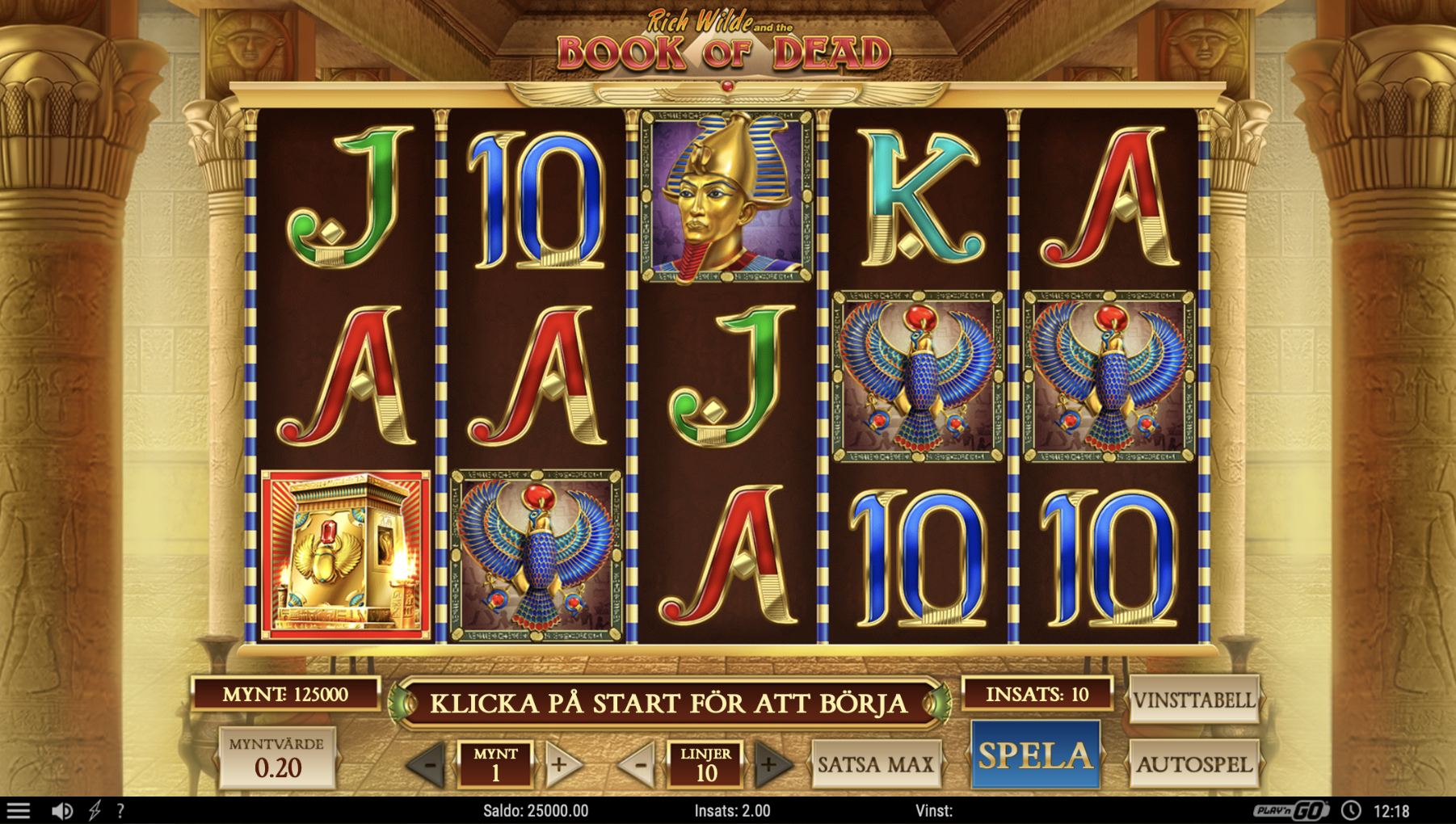
Task: Decrease paylines with the LINJER minus button
Action: (x=640, y=763)
